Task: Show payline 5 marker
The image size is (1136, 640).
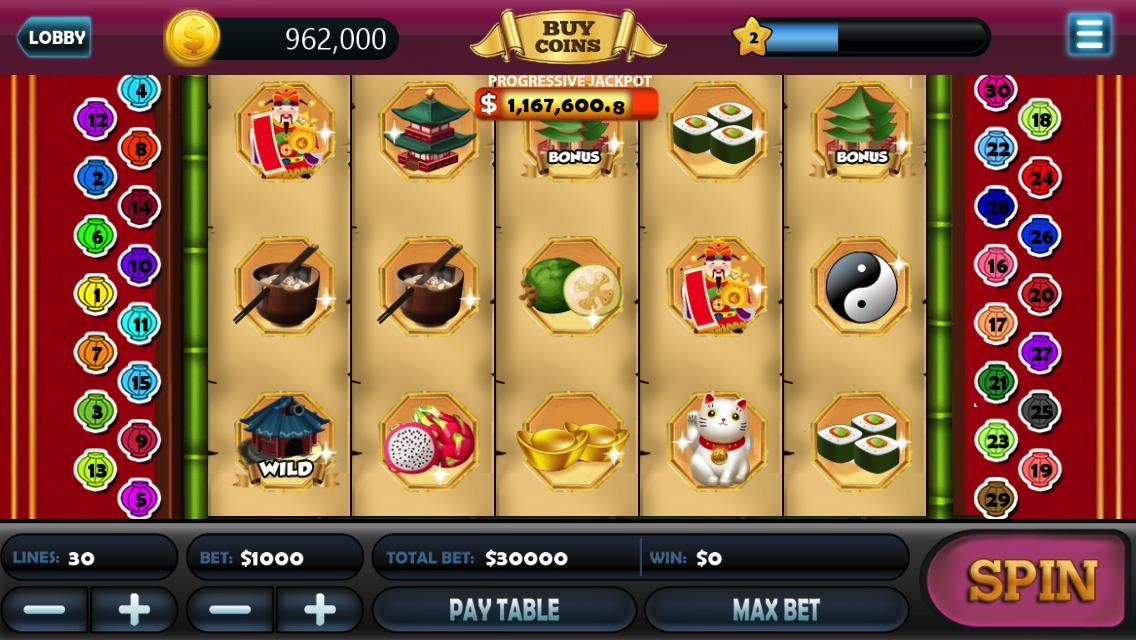Action: [139, 498]
